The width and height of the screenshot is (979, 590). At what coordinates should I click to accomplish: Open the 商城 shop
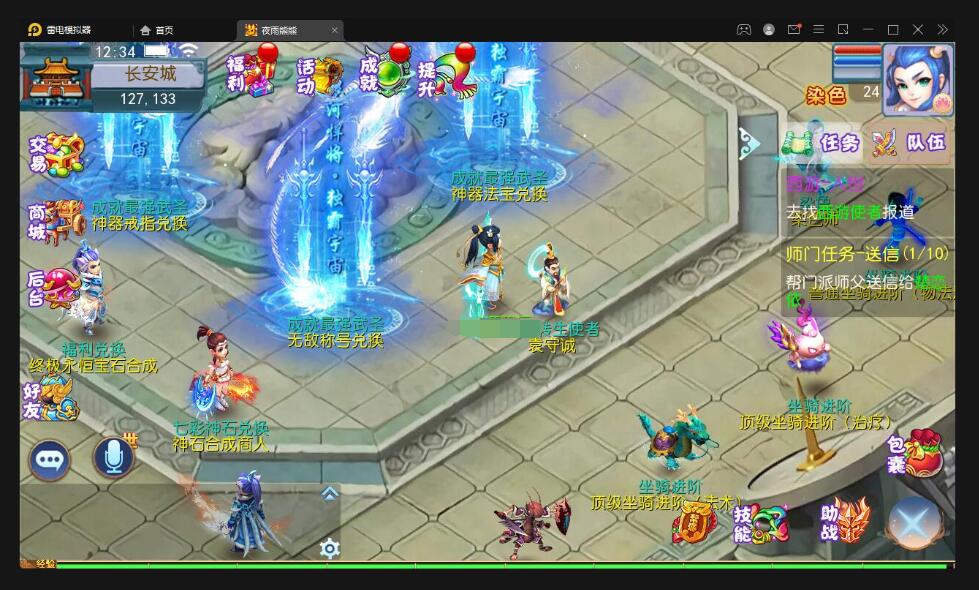pyautogui.click(x=54, y=221)
